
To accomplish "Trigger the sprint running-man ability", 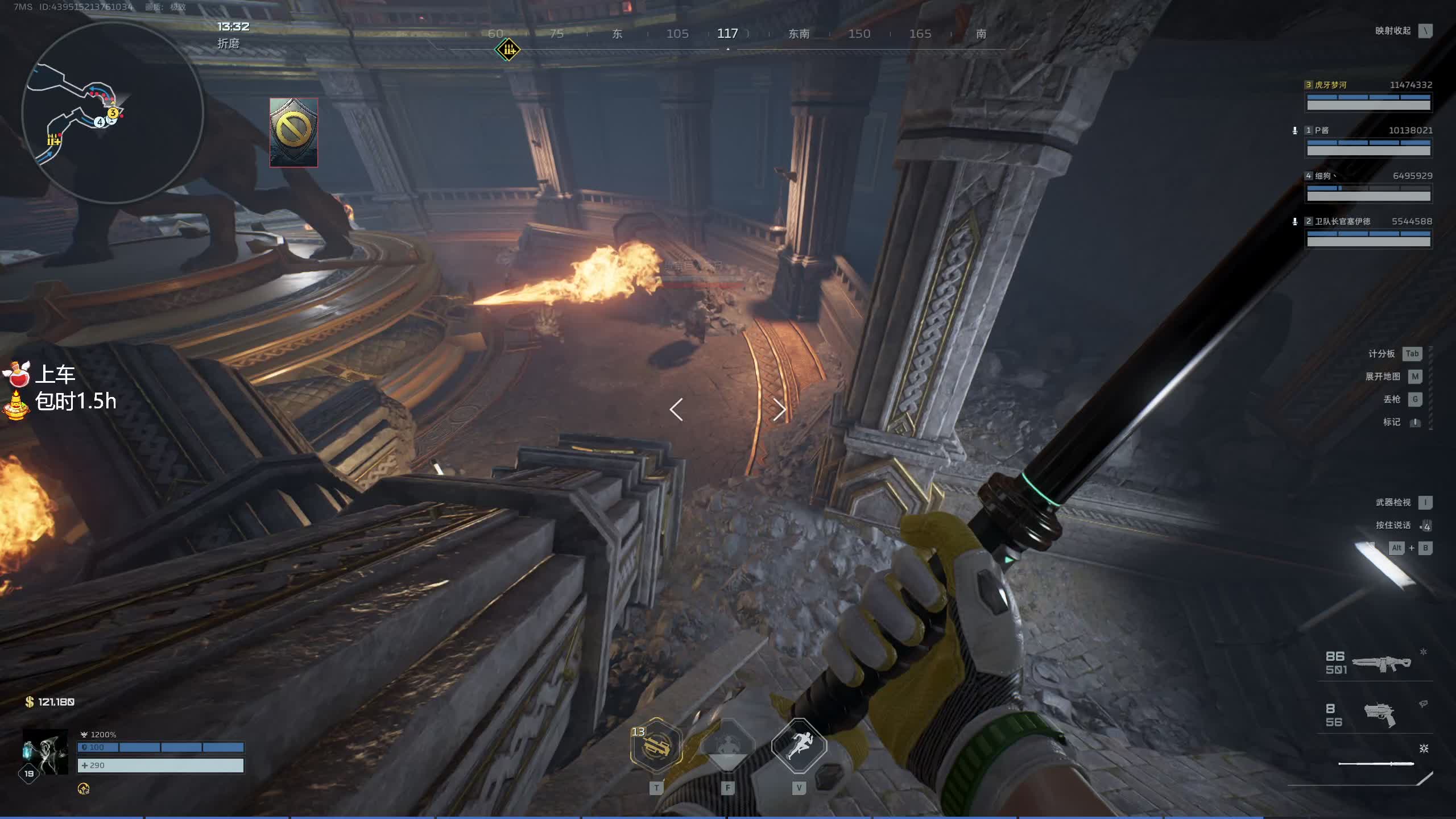I will (x=799, y=746).
